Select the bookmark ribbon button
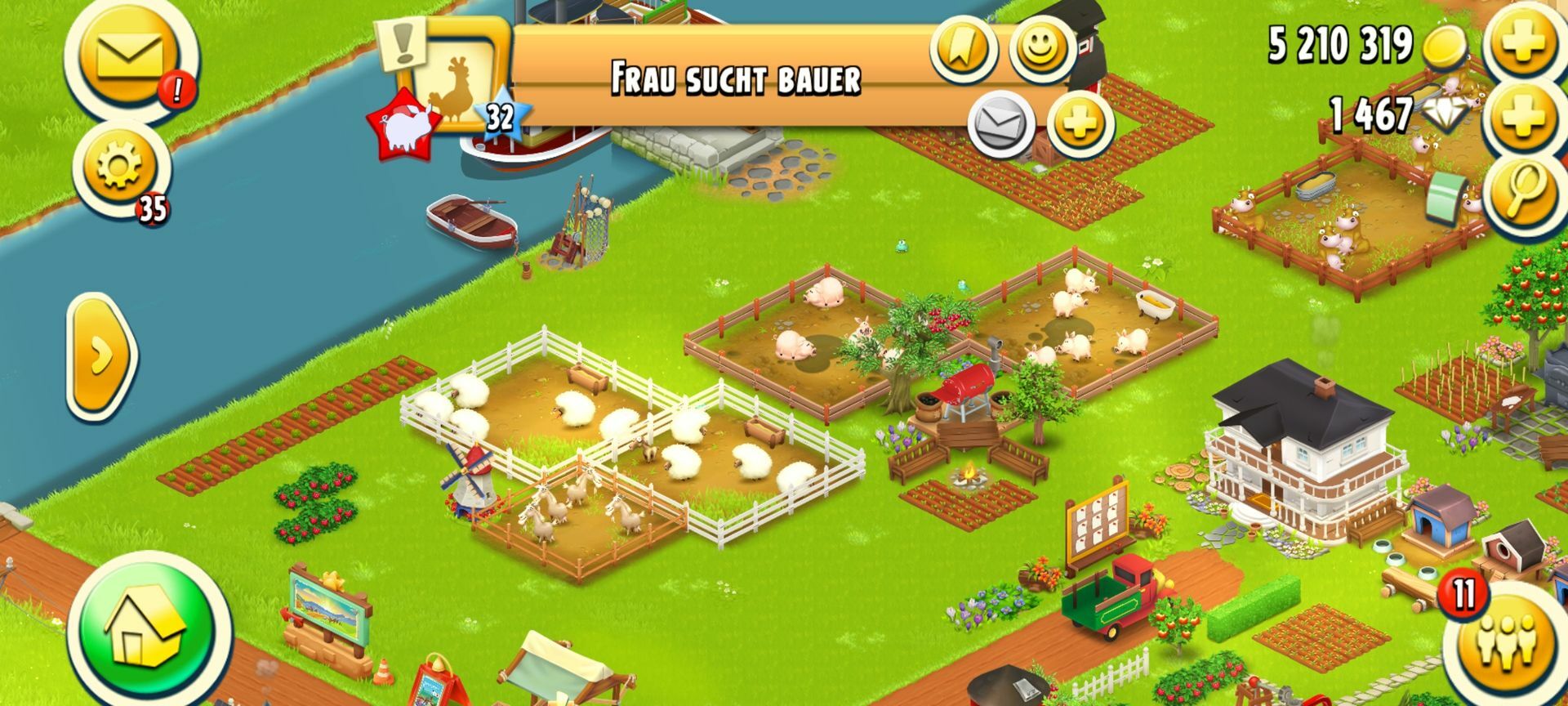The height and width of the screenshot is (706, 1568). tap(964, 47)
